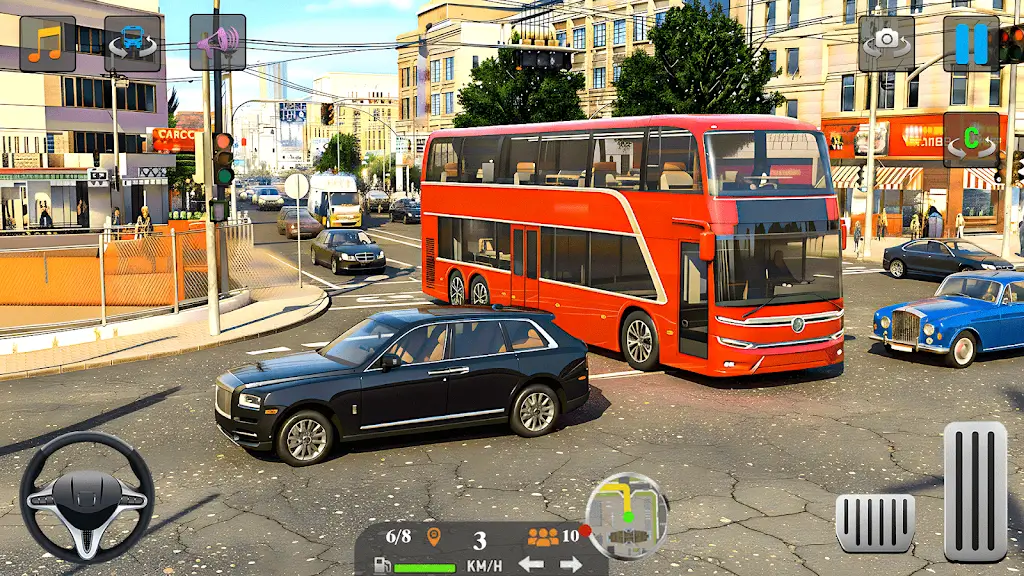Image resolution: width=1024 pixels, height=576 pixels.
Task: Step on the brake pedal
Action: (875, 523)
